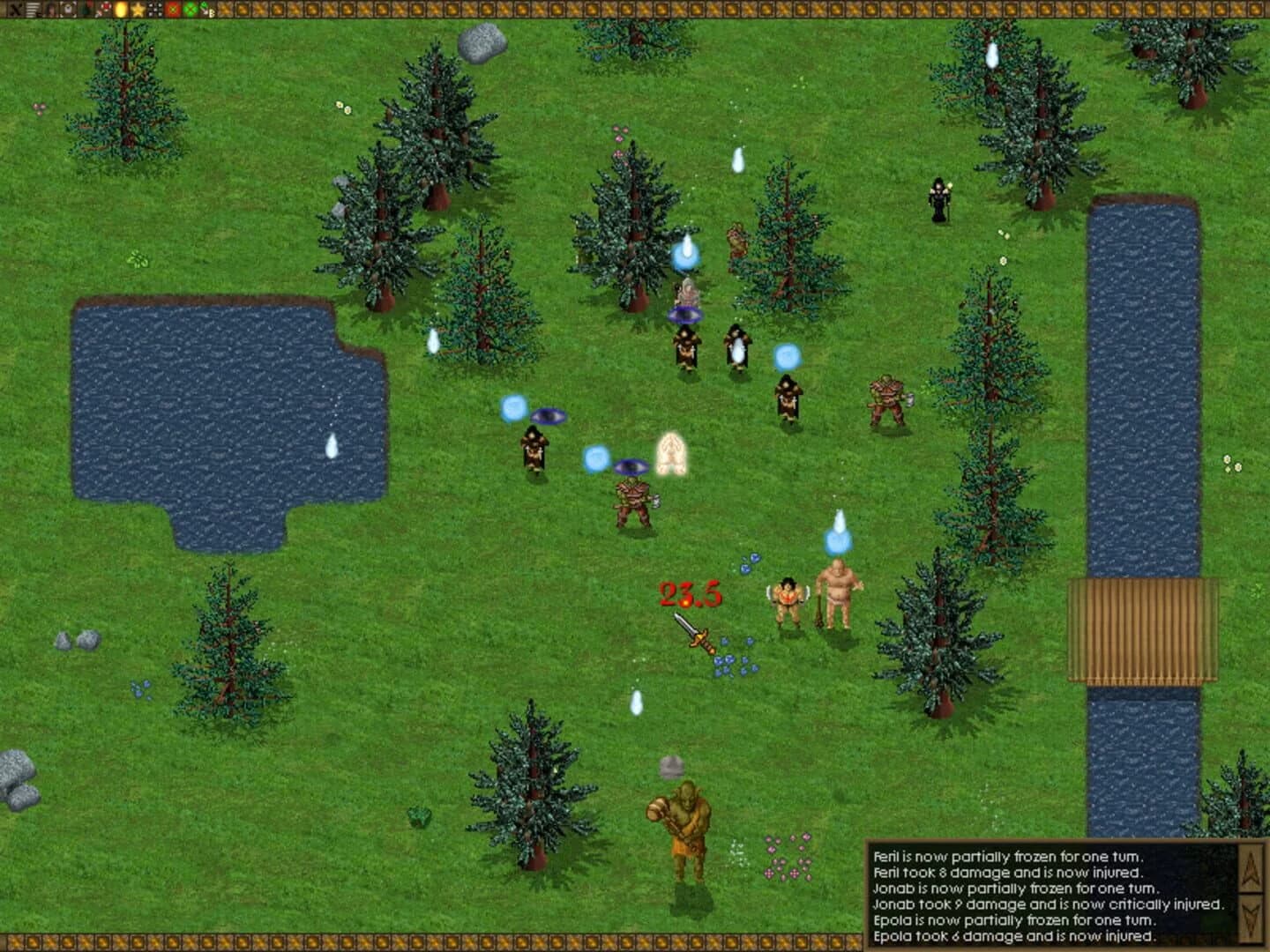Select the framed portrait toolbar icon
The image size is (1270, 952).
coord(69,11)
